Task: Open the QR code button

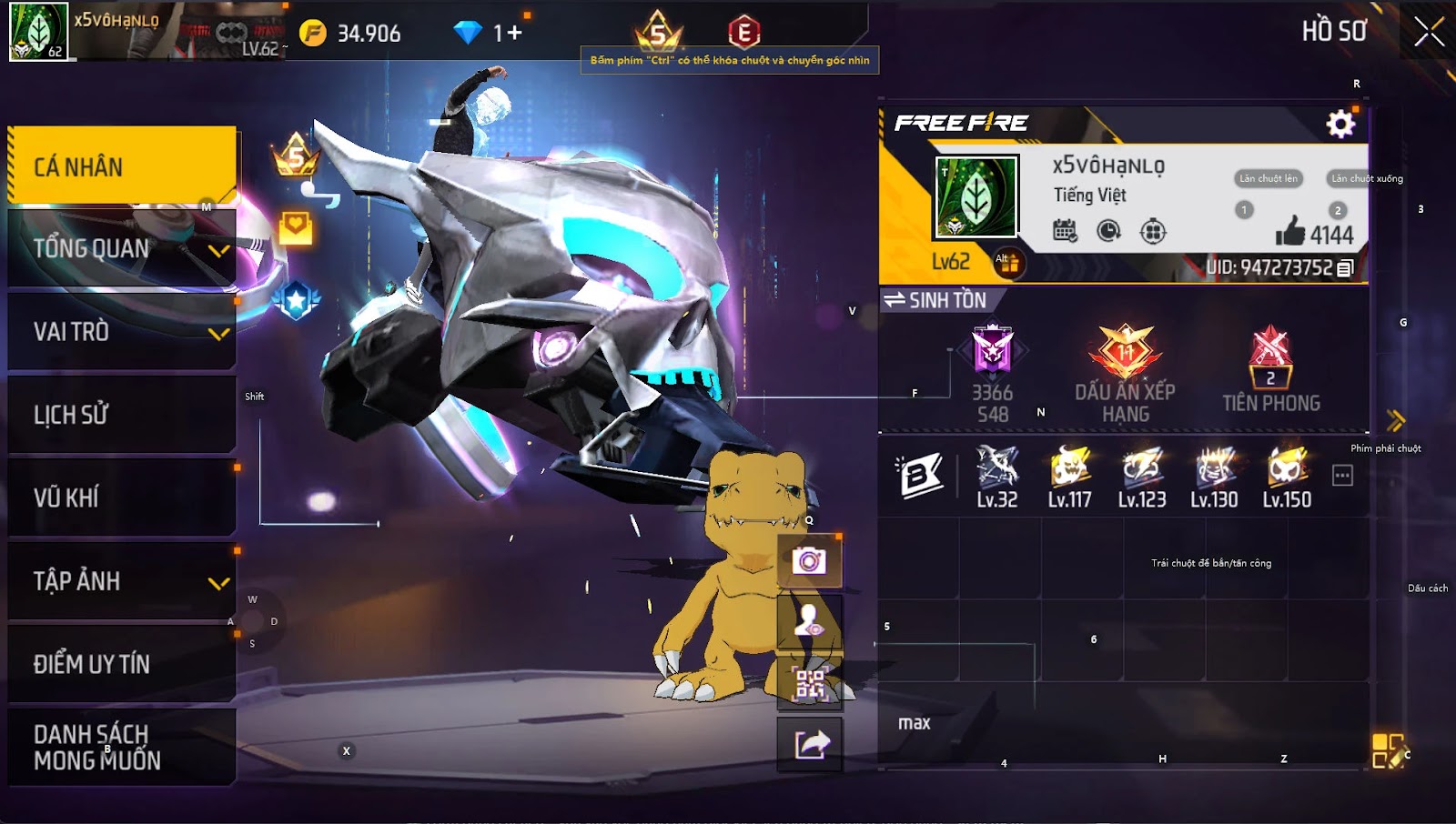Action: (x=809, y=683)
